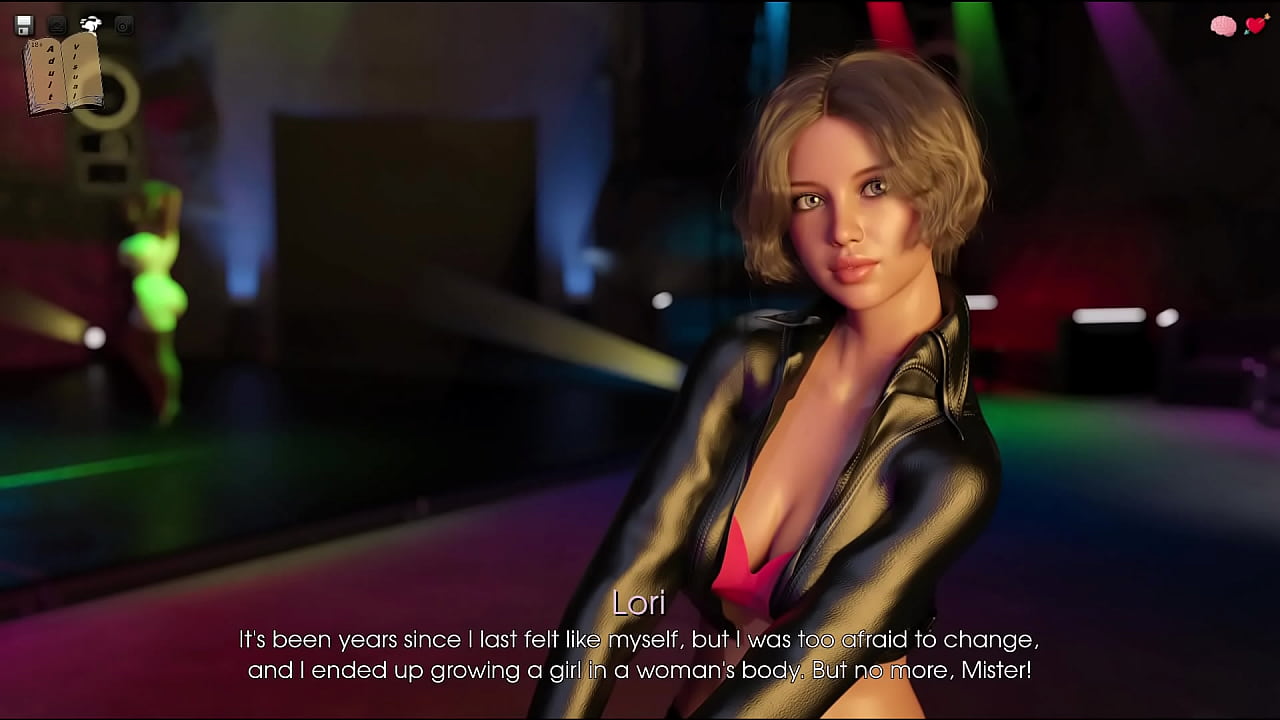Open the pink brain icon
The height and width of the screenshot is (720, 1280).
tap(1223, 26)
